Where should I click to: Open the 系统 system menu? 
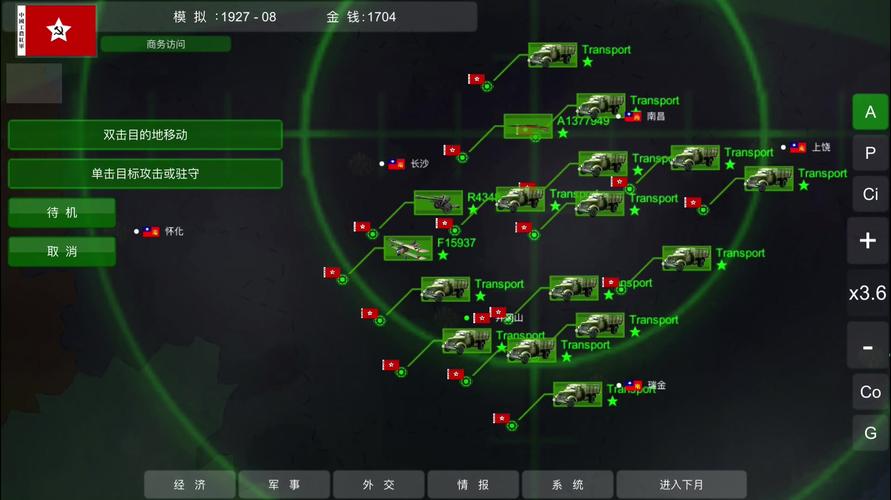[x=567, y=485]
